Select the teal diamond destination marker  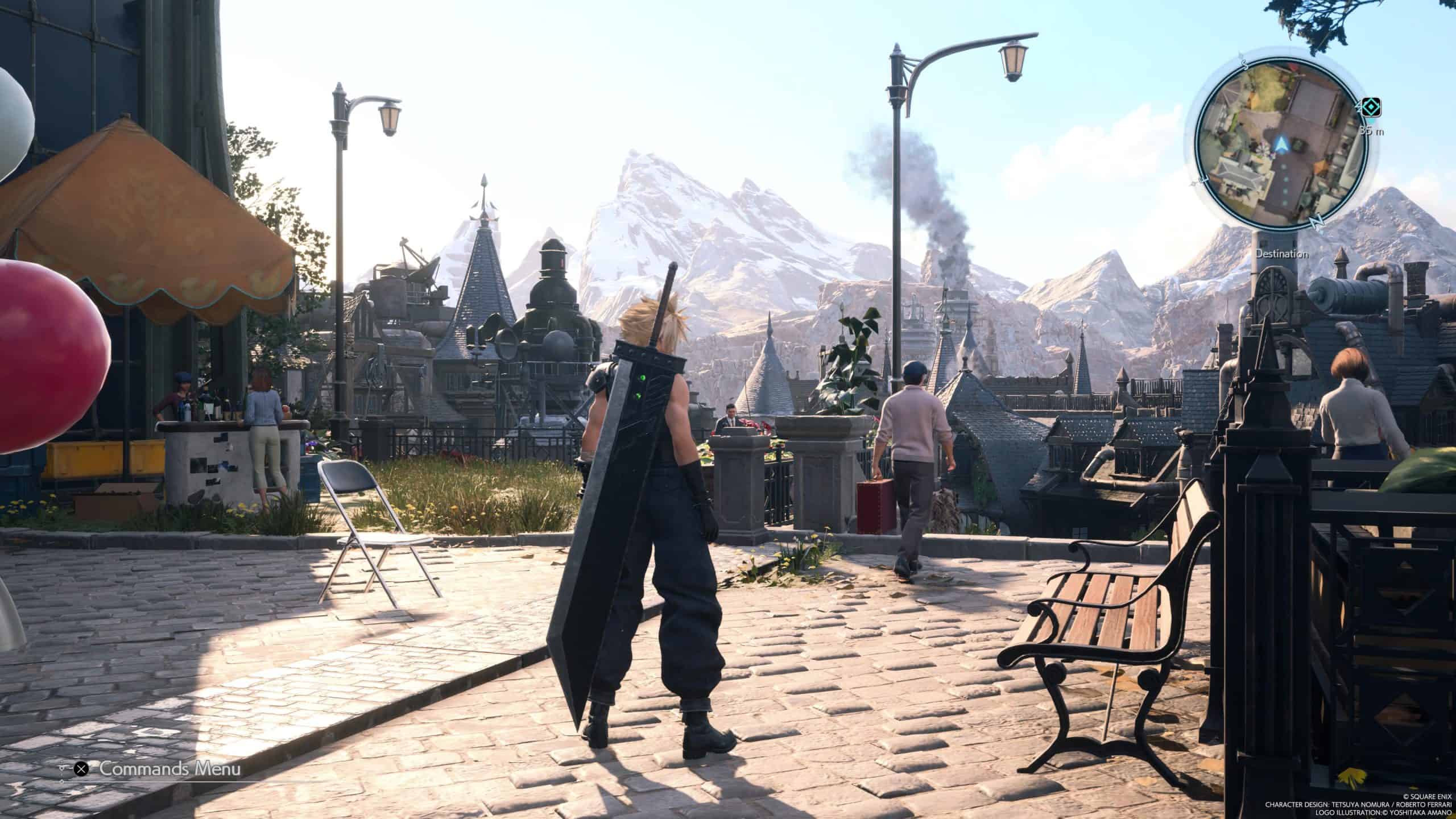pos(1370,107)
